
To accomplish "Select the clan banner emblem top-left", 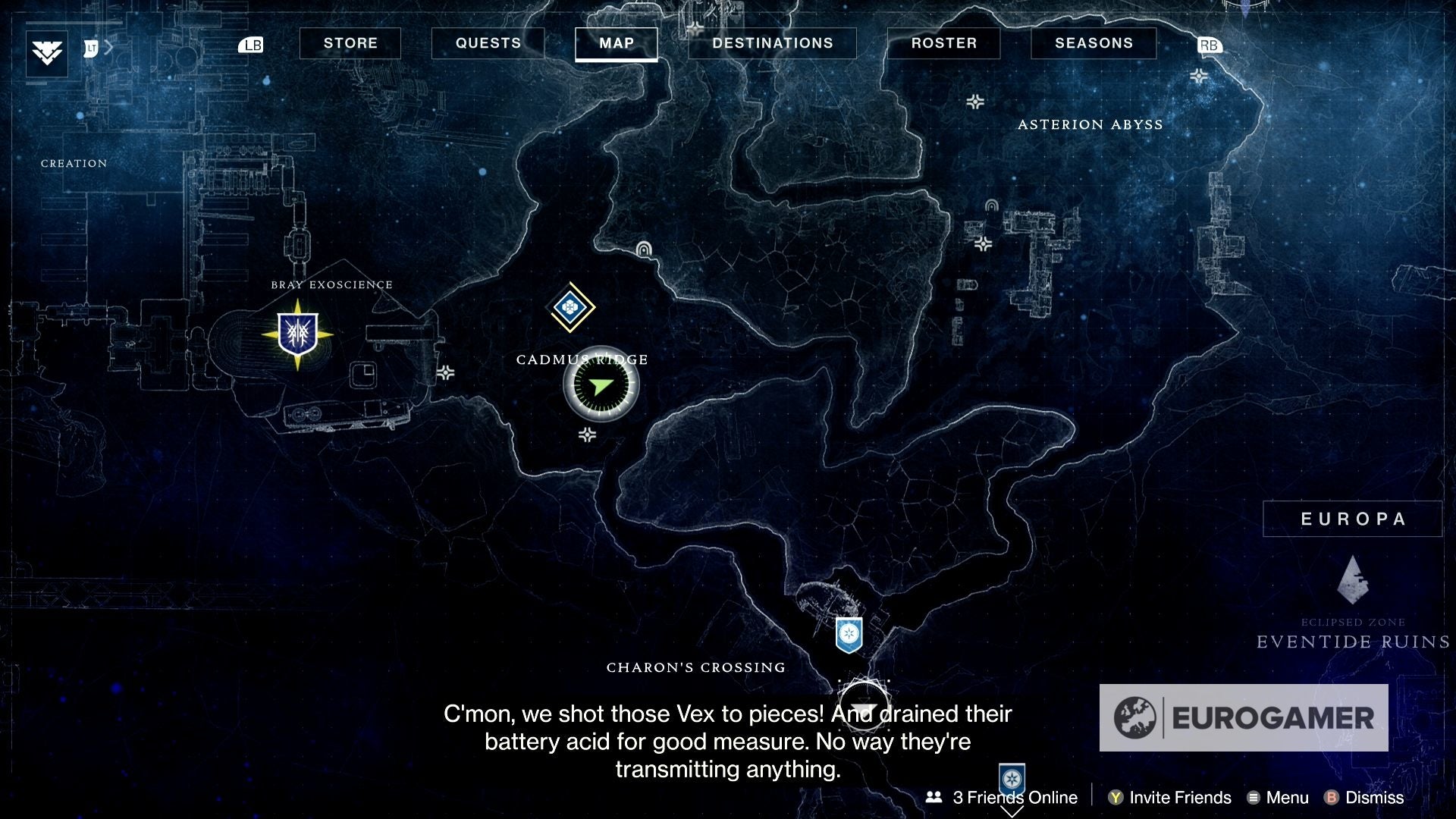I will (x=45, y=53).
